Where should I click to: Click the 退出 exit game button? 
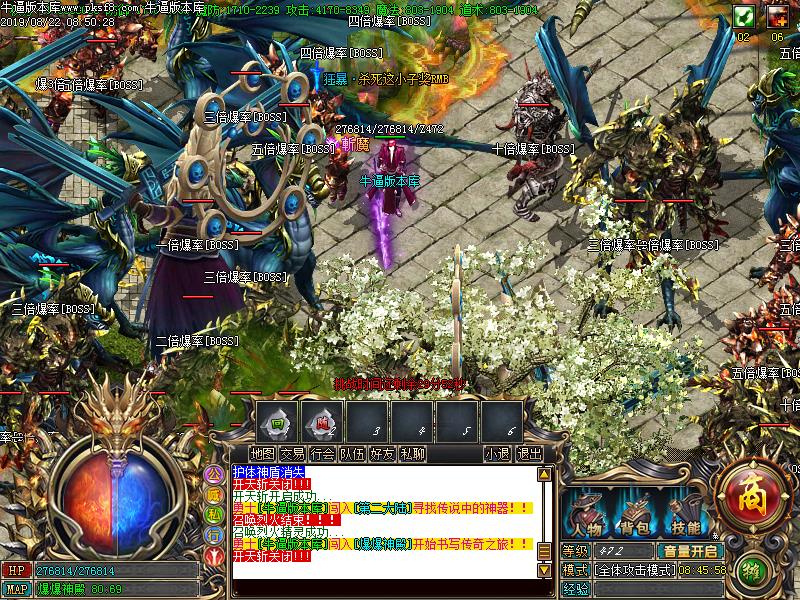529,453
